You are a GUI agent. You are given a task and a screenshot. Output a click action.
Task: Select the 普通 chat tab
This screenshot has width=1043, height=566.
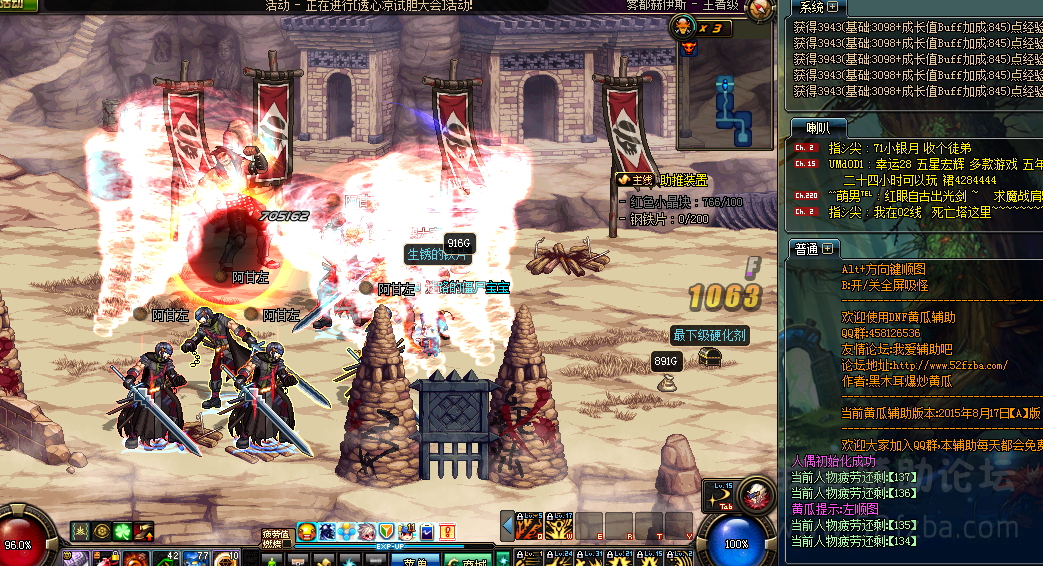click(806, 249)
